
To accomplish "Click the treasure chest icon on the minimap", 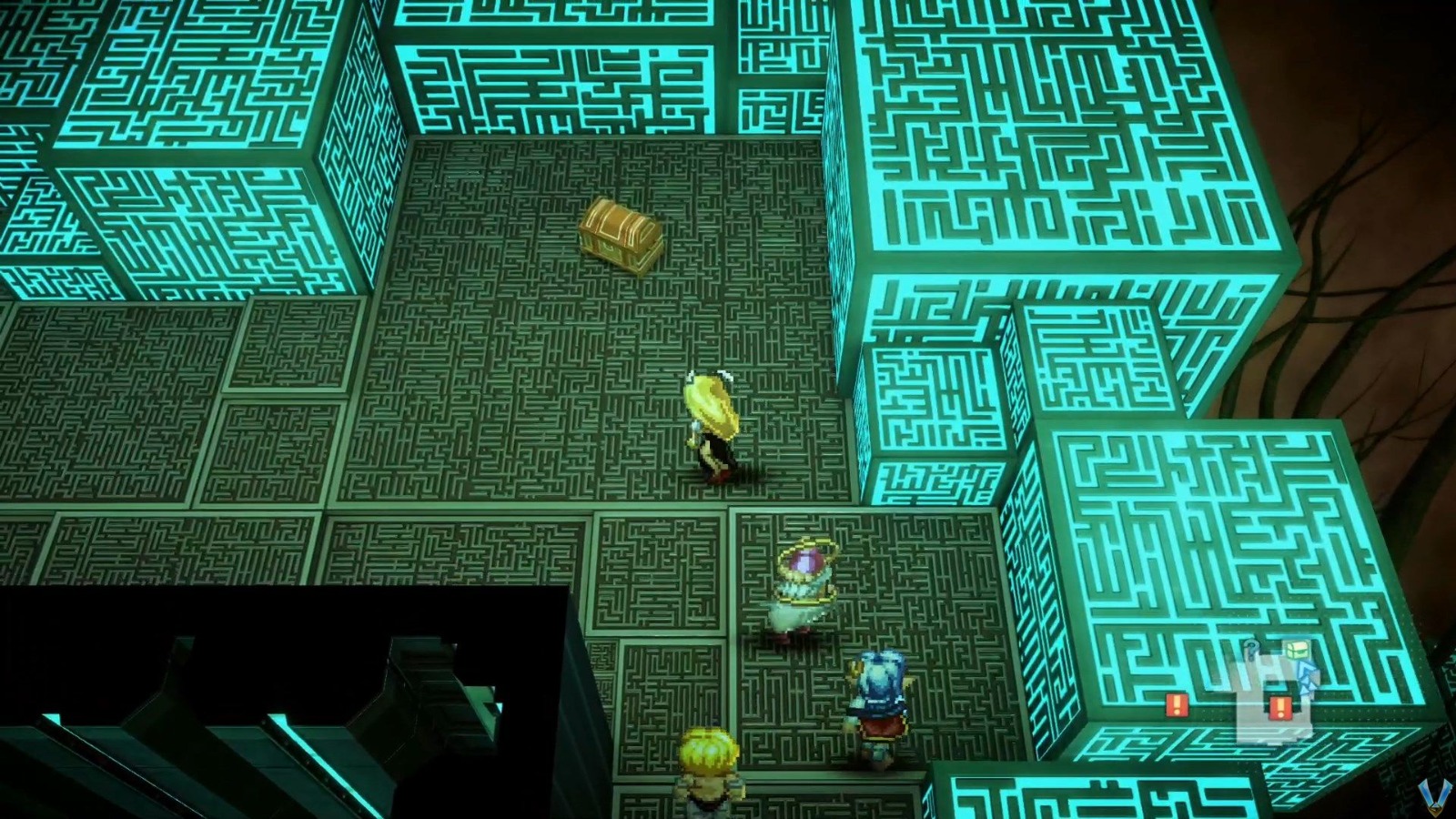I will [1297, 650].
